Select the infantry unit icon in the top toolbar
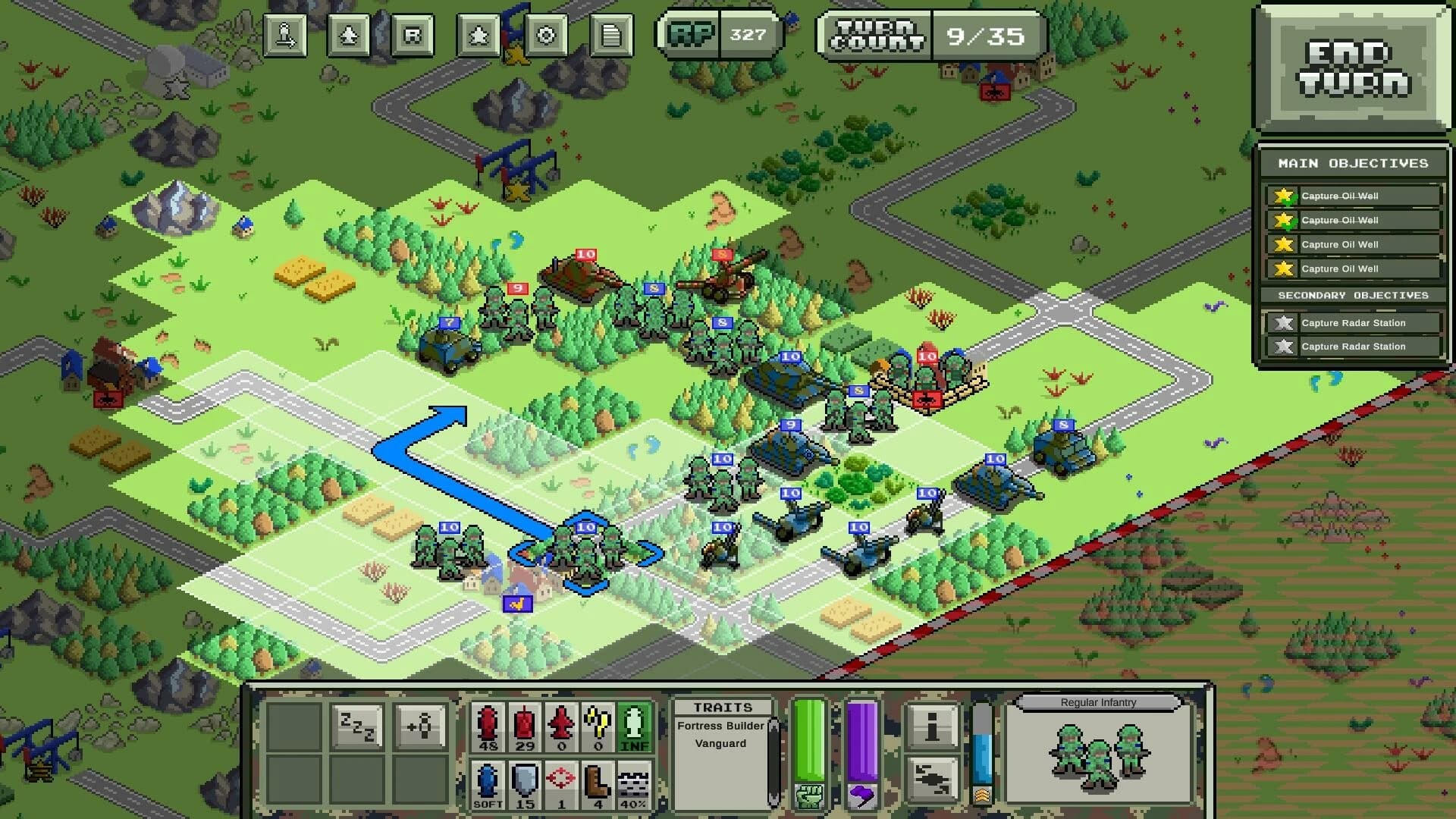 347,34
